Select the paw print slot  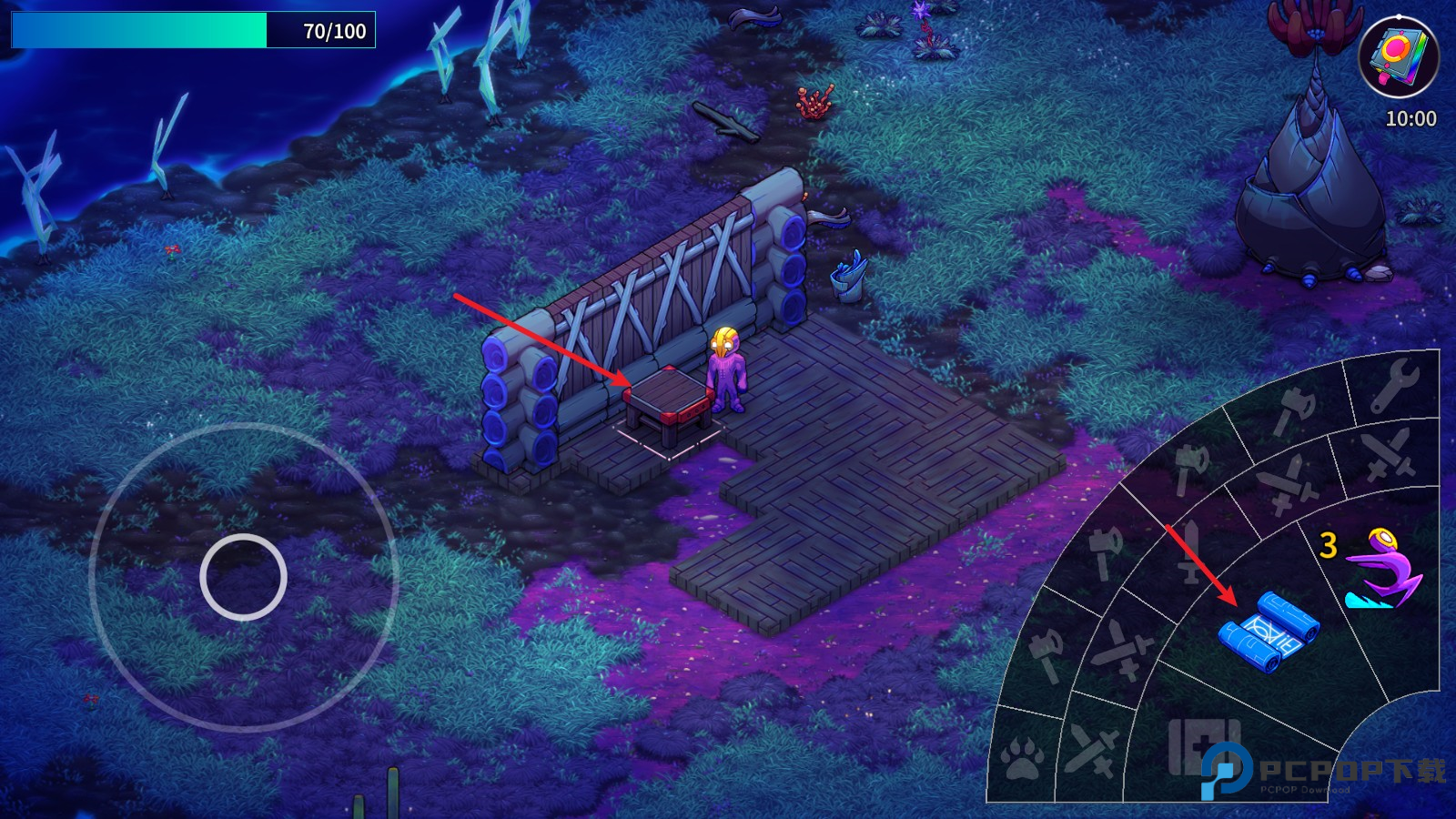1022,758
